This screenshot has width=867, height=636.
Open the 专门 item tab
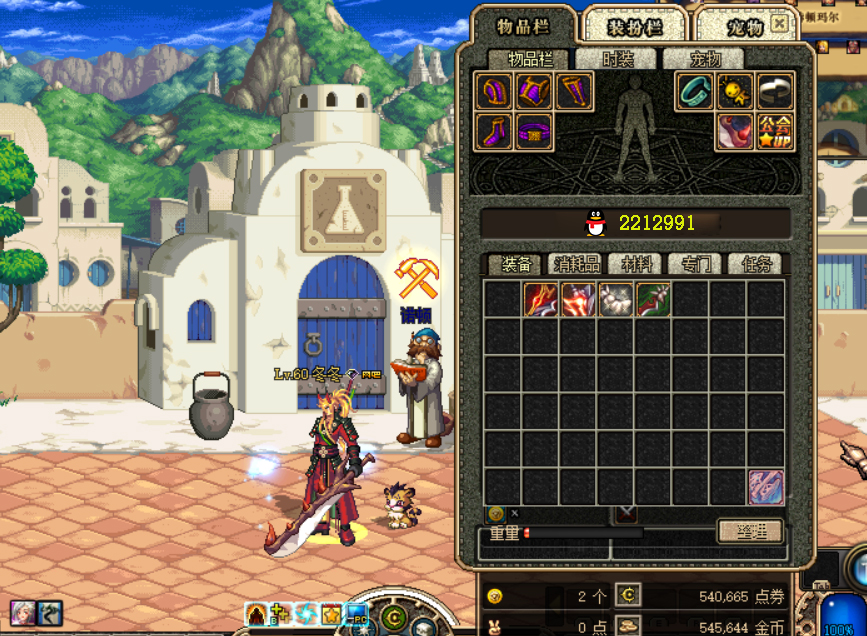tap(695, 265)
